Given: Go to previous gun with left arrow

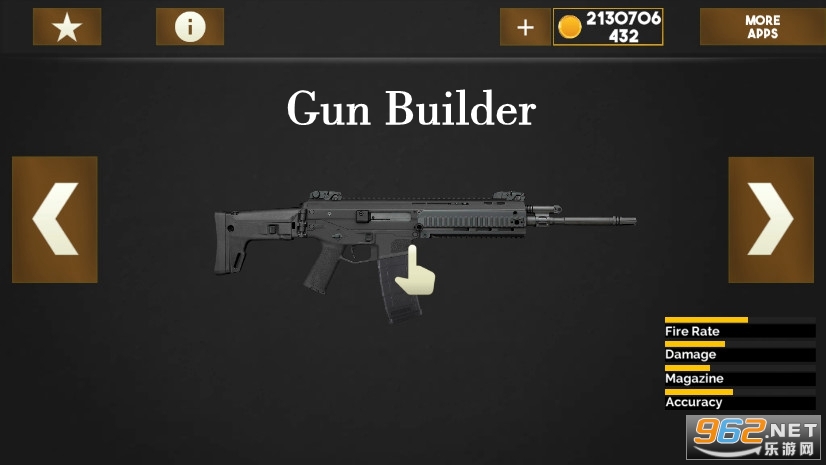Looking at the screenshot, I should pos(55,219).
